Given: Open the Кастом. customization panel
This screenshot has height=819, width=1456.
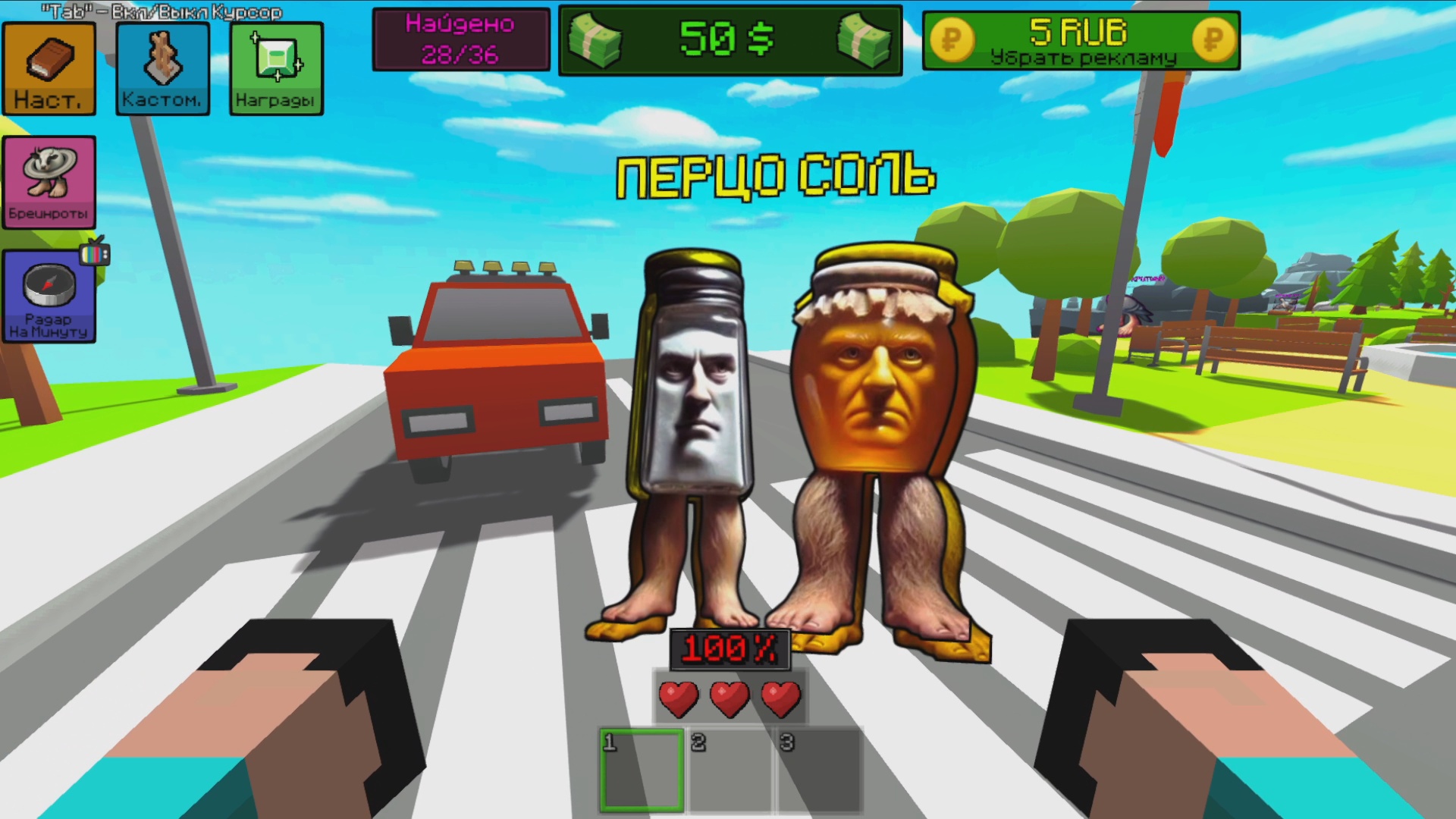Looking at the screenshot, I should (162, 68).
